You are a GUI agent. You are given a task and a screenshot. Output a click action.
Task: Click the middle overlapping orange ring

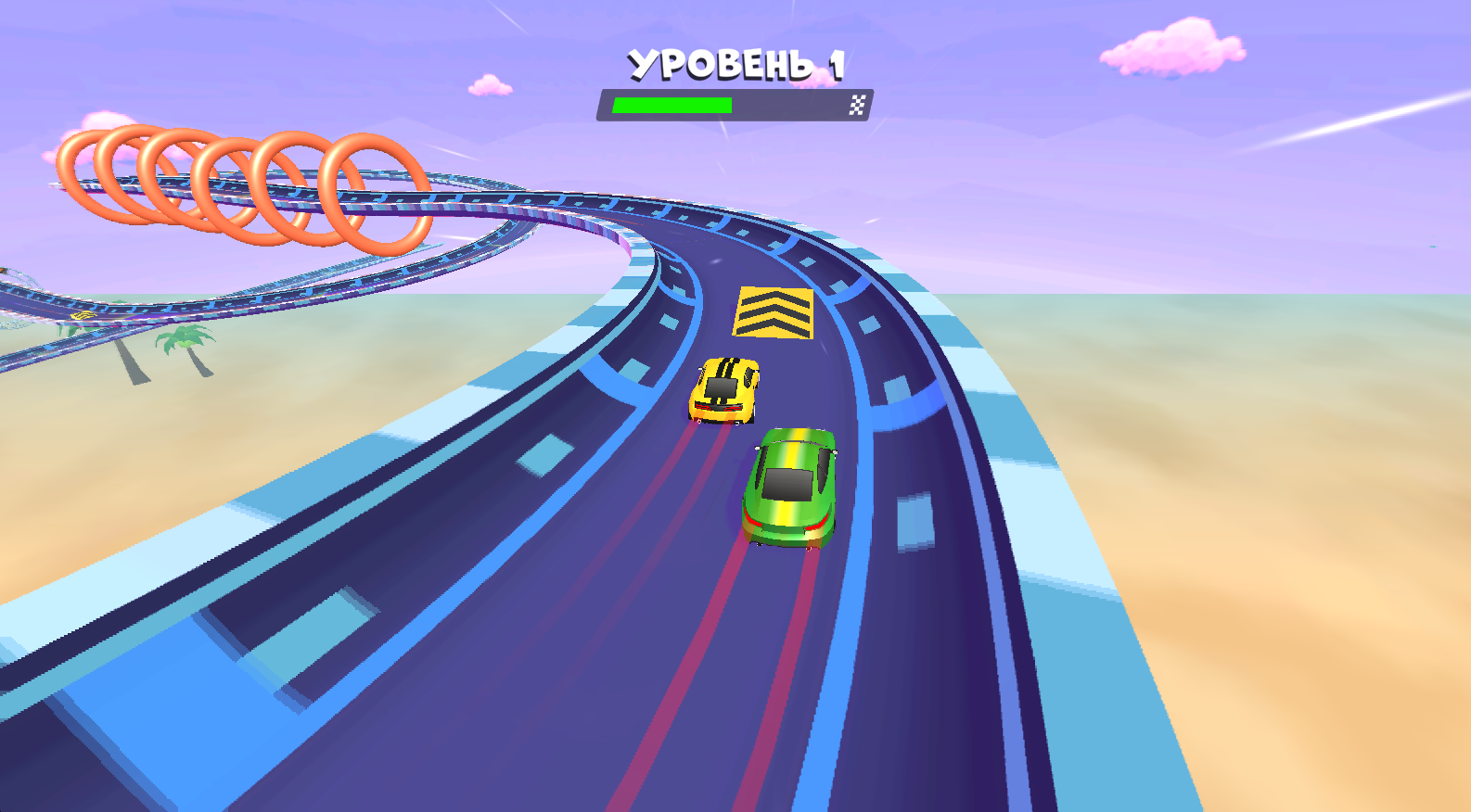point(223,185)
